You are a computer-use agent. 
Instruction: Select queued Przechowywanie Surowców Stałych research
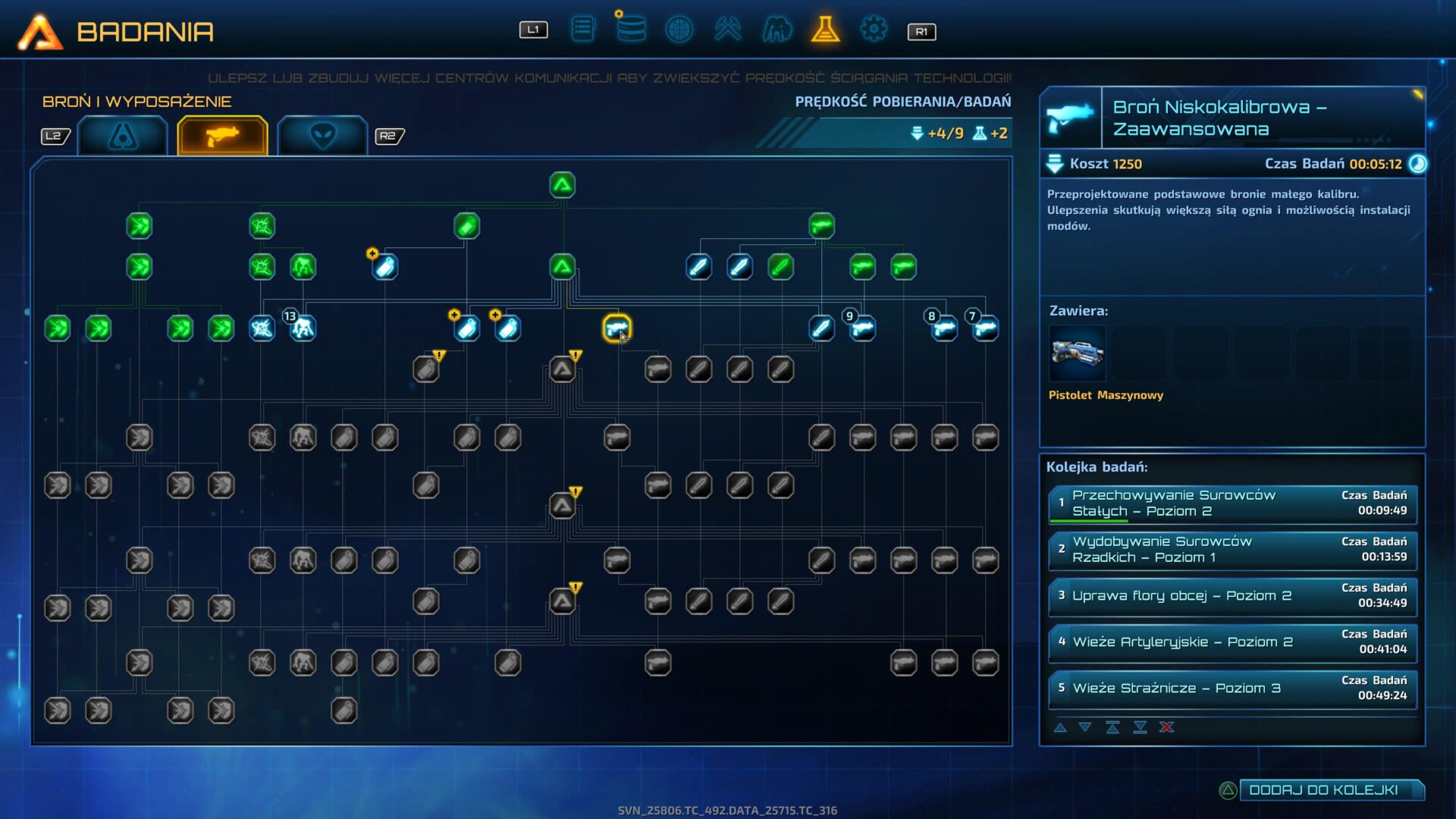1232,504
